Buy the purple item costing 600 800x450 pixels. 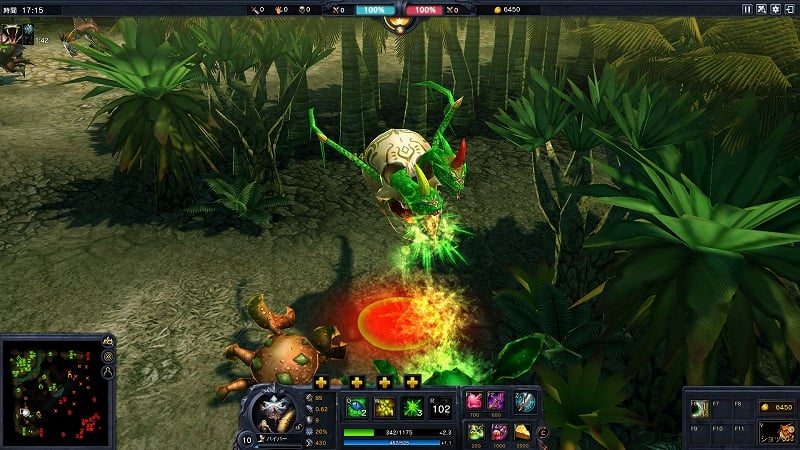(x=496, y=401)
